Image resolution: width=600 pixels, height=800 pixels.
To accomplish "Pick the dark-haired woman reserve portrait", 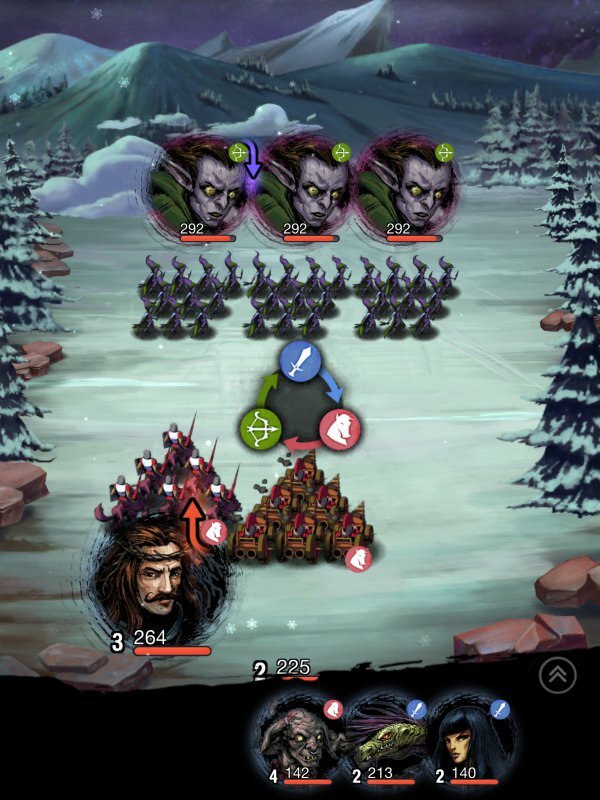I will click(x=473, y=740).
